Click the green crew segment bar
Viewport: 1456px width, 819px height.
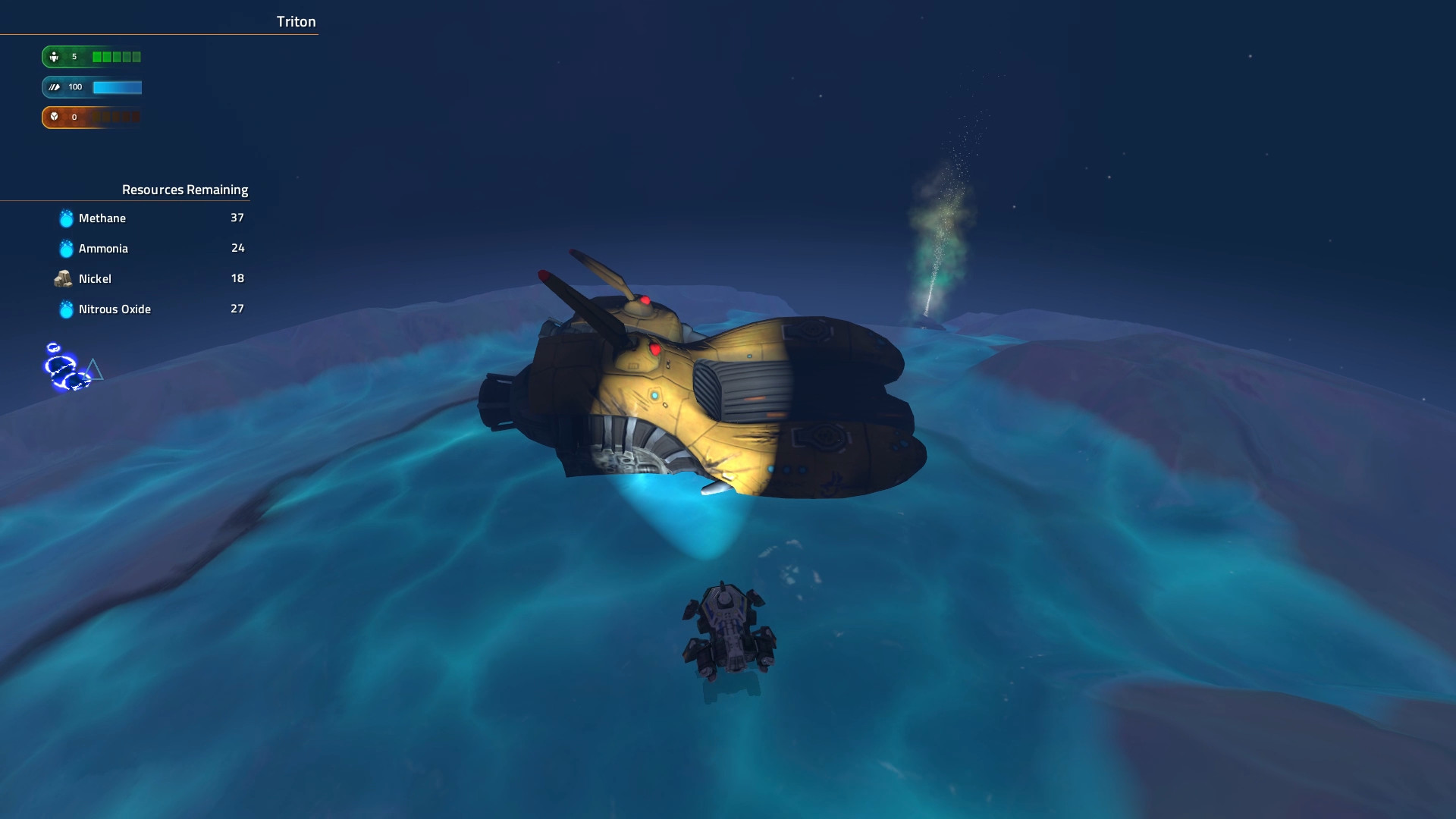pos(115,56)
